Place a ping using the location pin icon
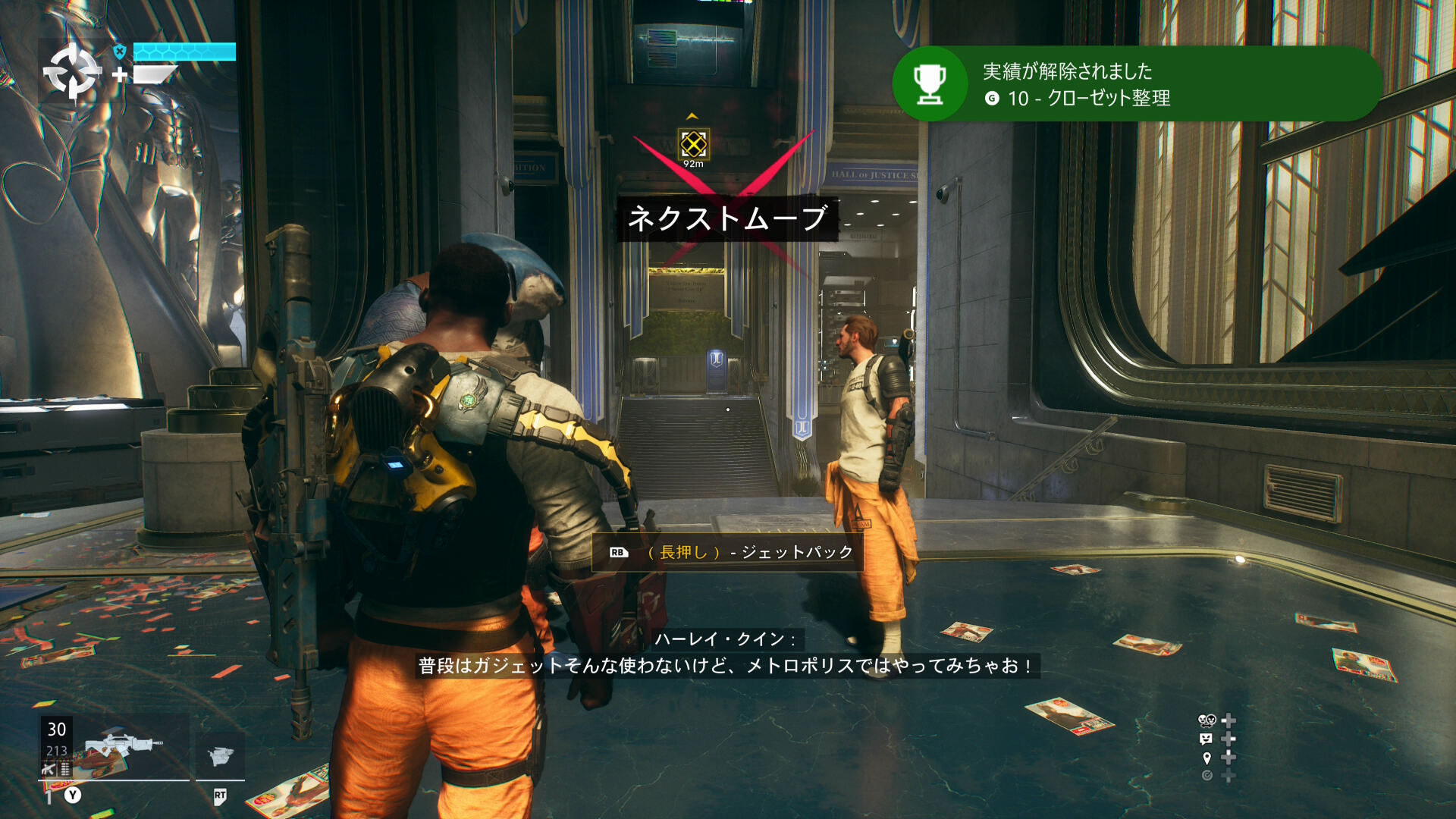 tap(1207, 758)
